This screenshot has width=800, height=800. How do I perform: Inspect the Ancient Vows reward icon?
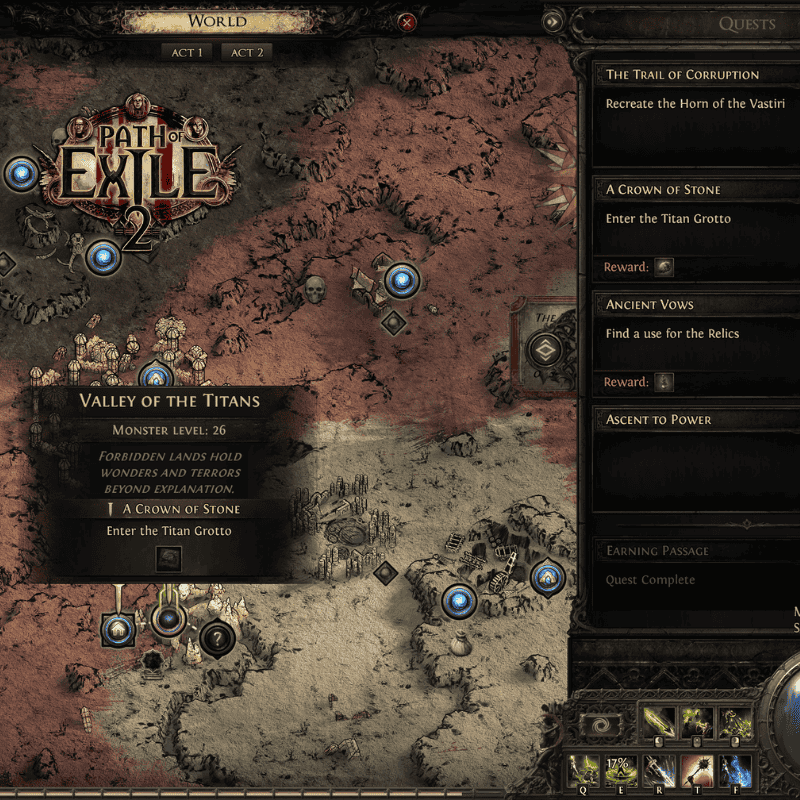tap(664, 382)
